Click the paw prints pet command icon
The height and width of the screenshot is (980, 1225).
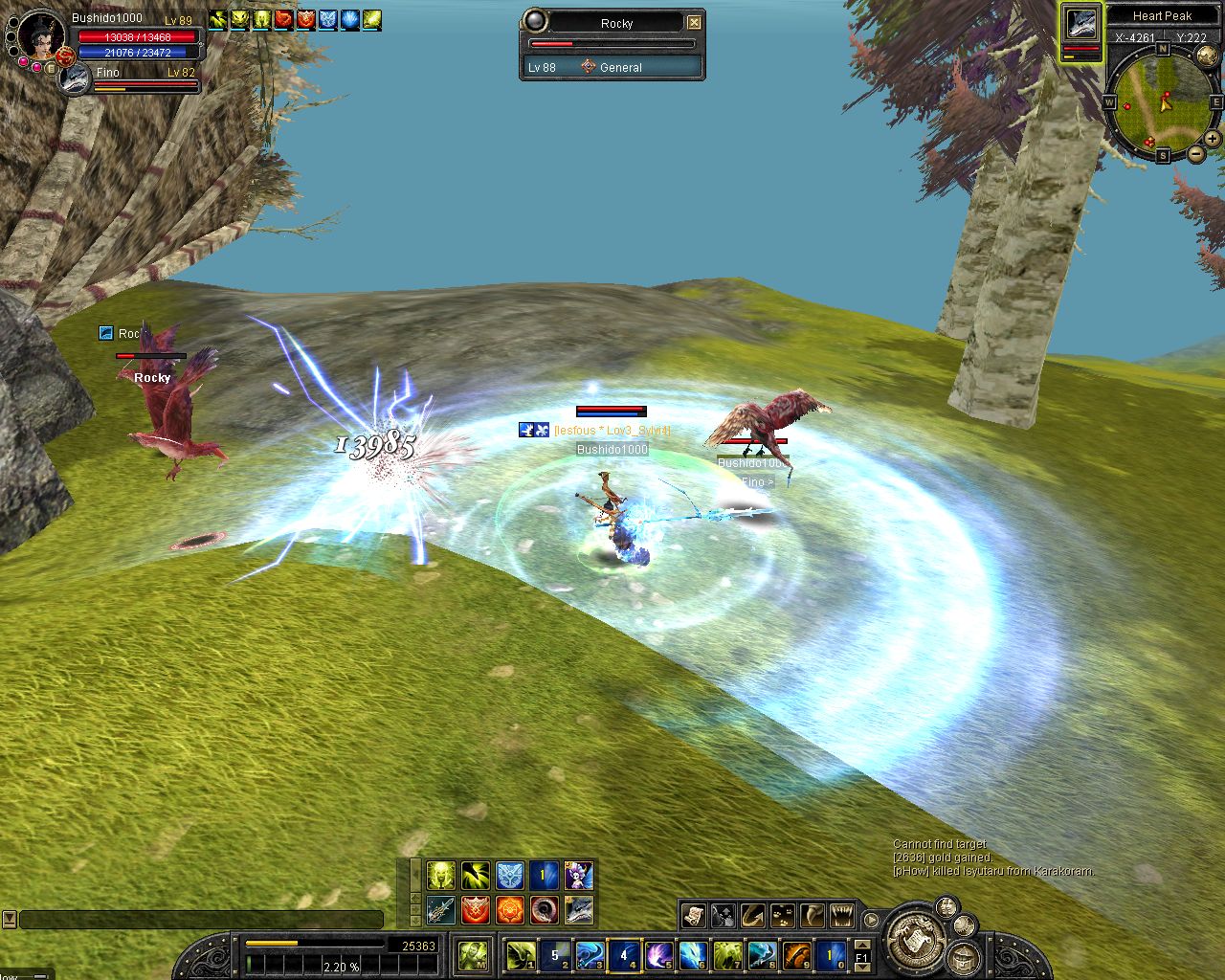(783, 916)
